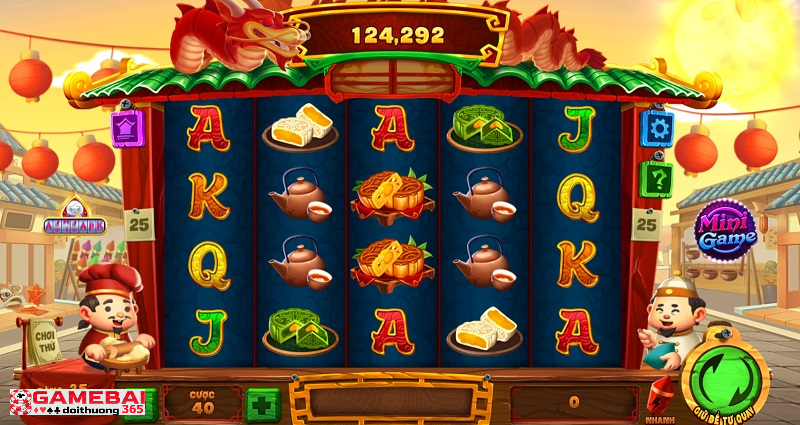Go to the purple home button
800x425 pixels.
click(127, 128)
